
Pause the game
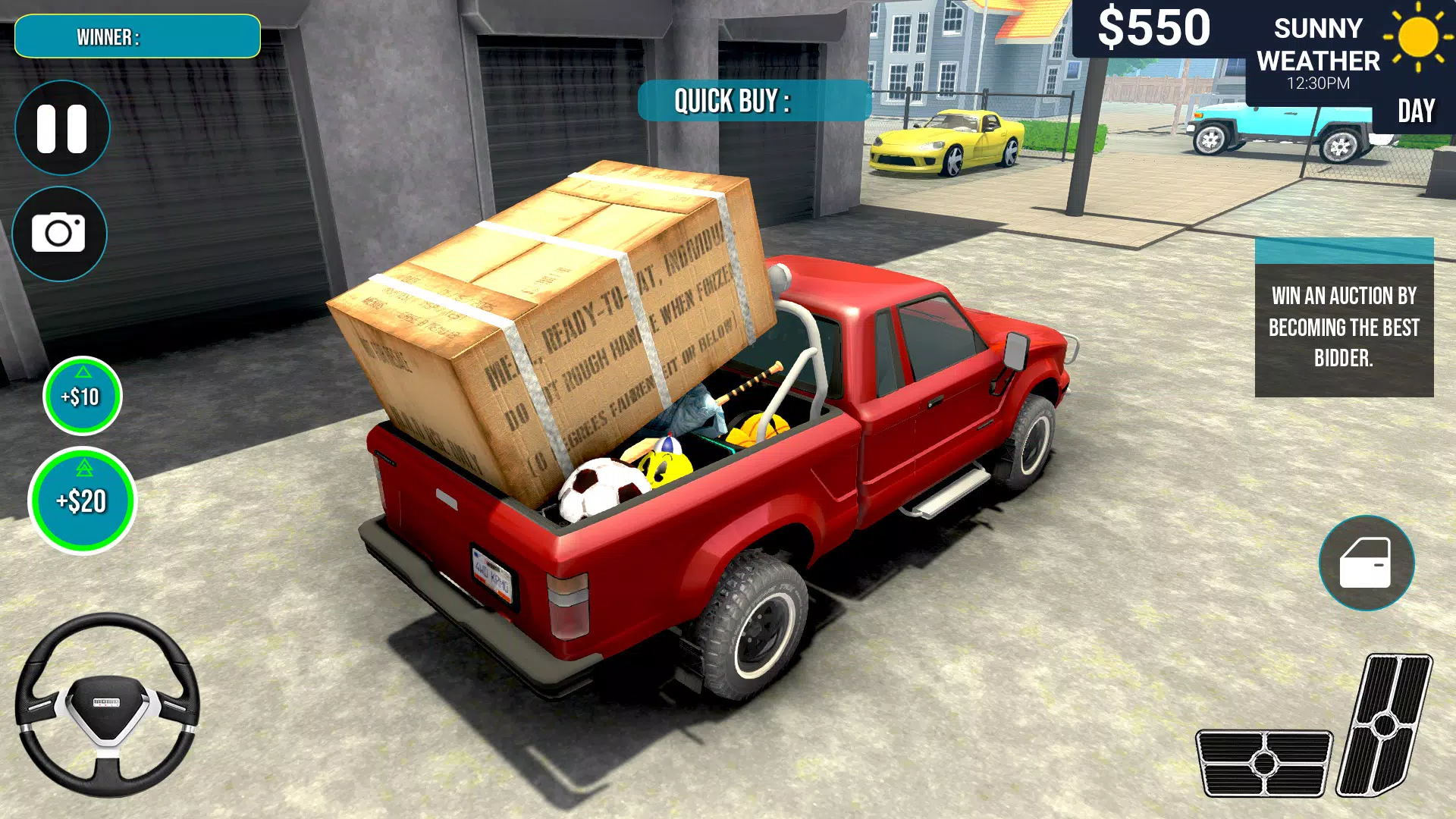63,127
